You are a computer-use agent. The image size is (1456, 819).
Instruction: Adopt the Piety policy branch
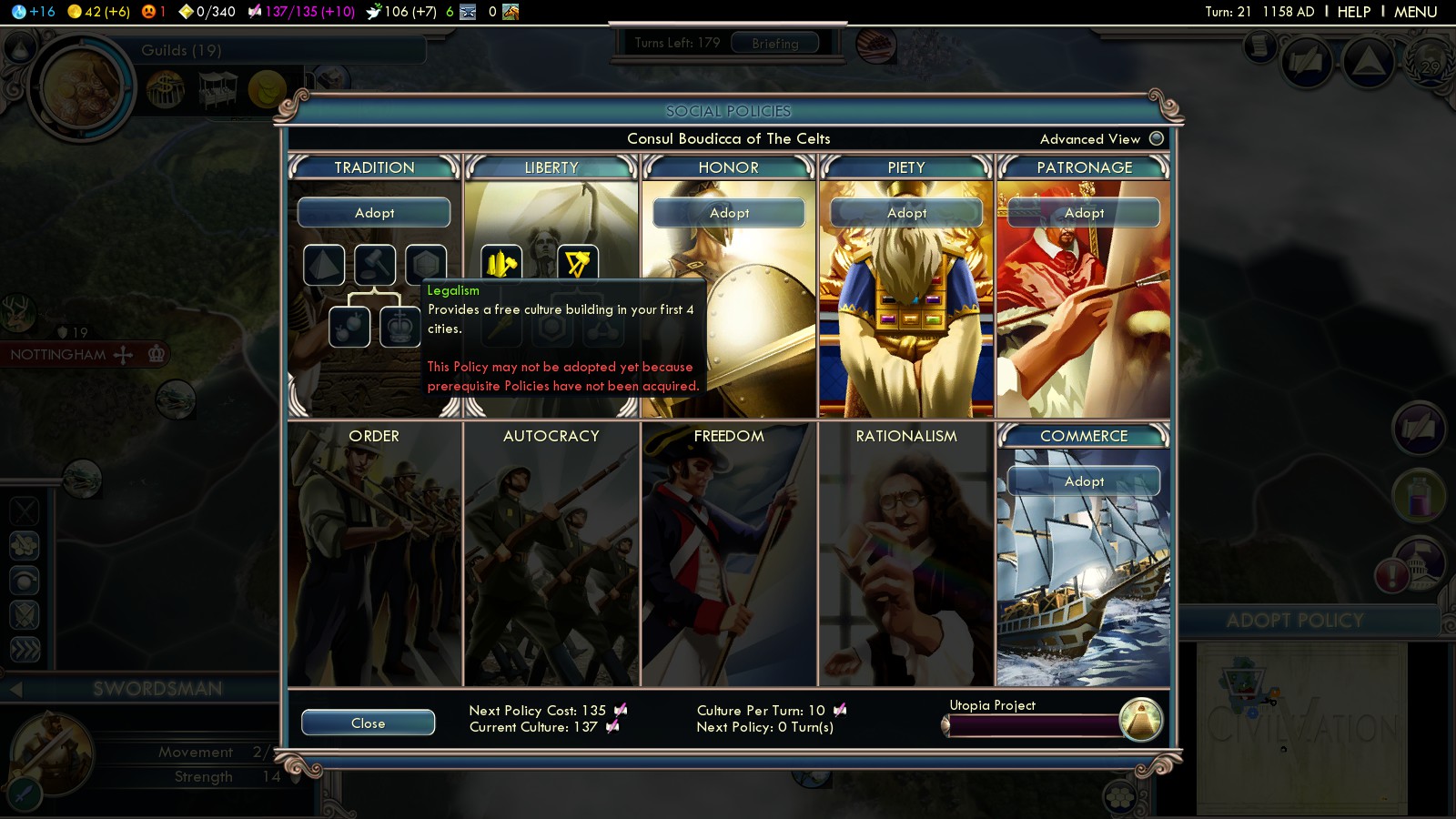click(906, 212)
